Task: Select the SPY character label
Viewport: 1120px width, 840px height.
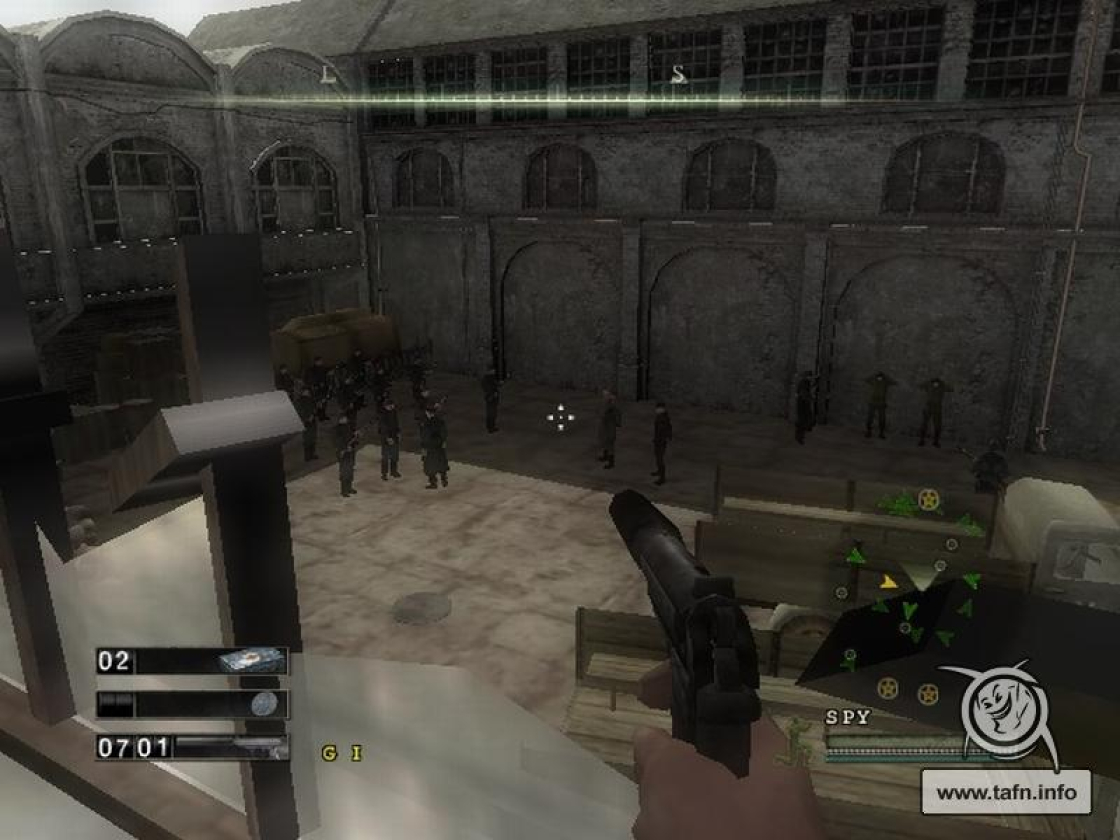Action: pos(848,717)
